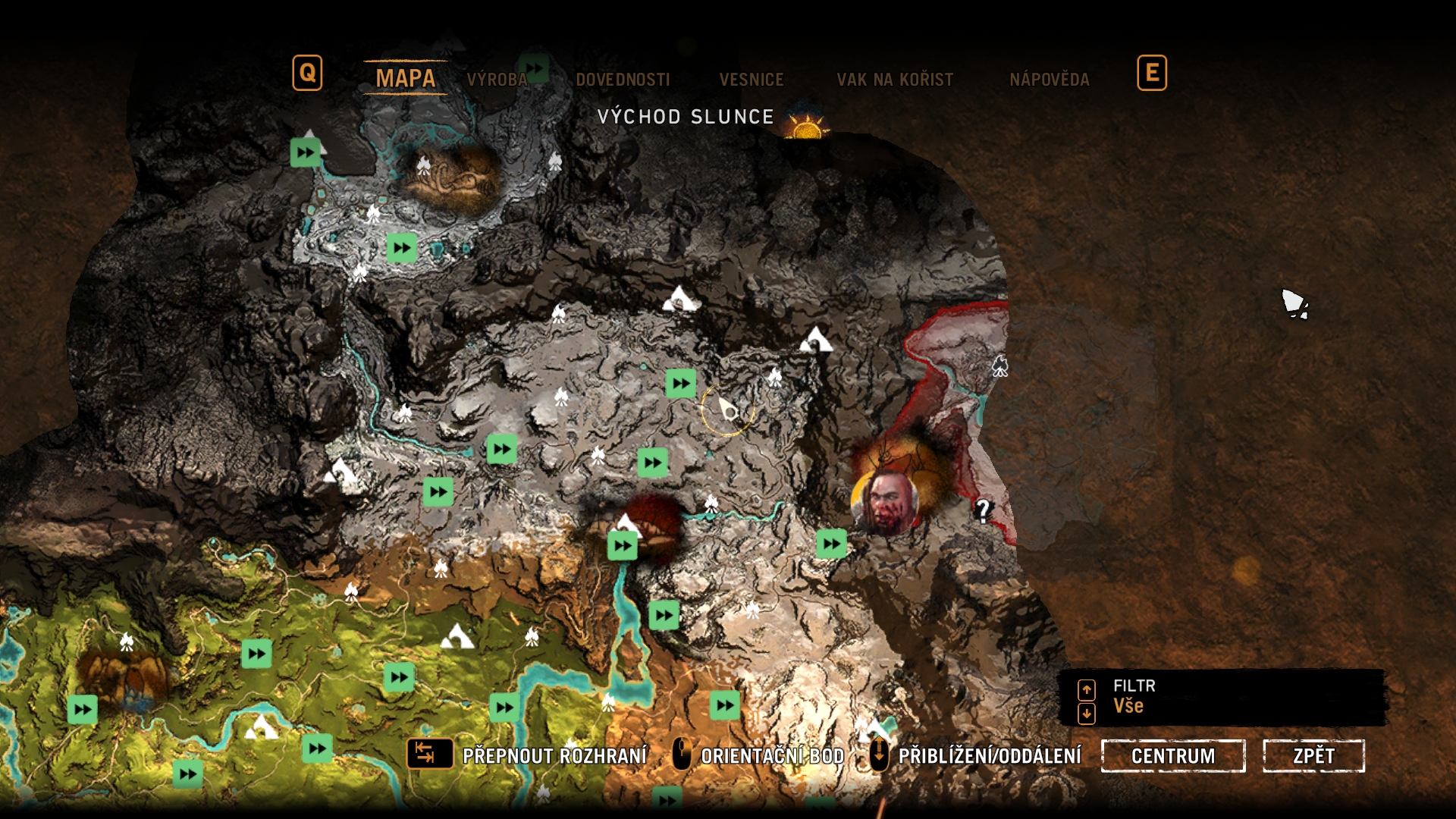Select the MAPA tab

(406, 78)
